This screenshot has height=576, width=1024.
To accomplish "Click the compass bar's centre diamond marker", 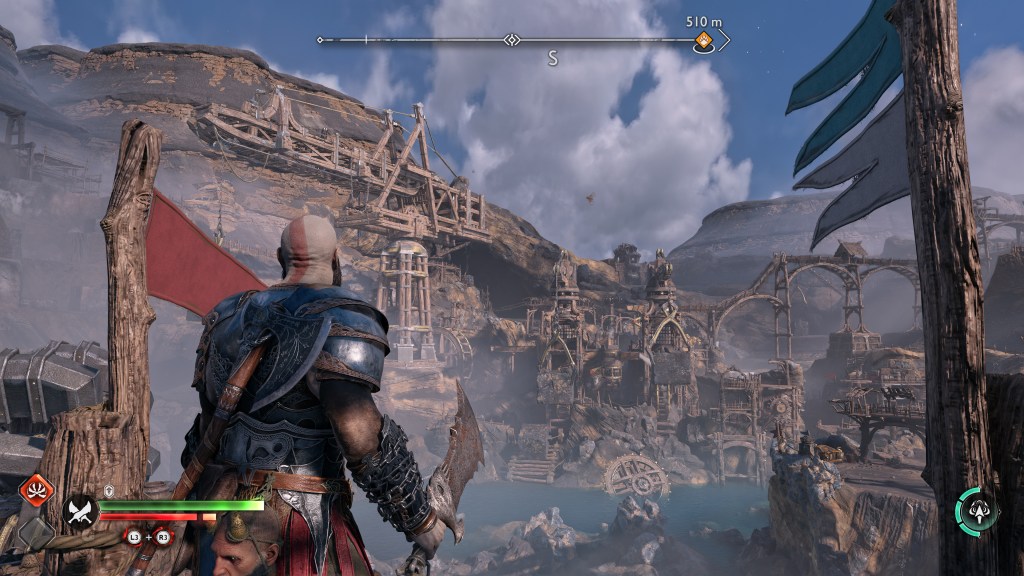I will coord(511,40).
